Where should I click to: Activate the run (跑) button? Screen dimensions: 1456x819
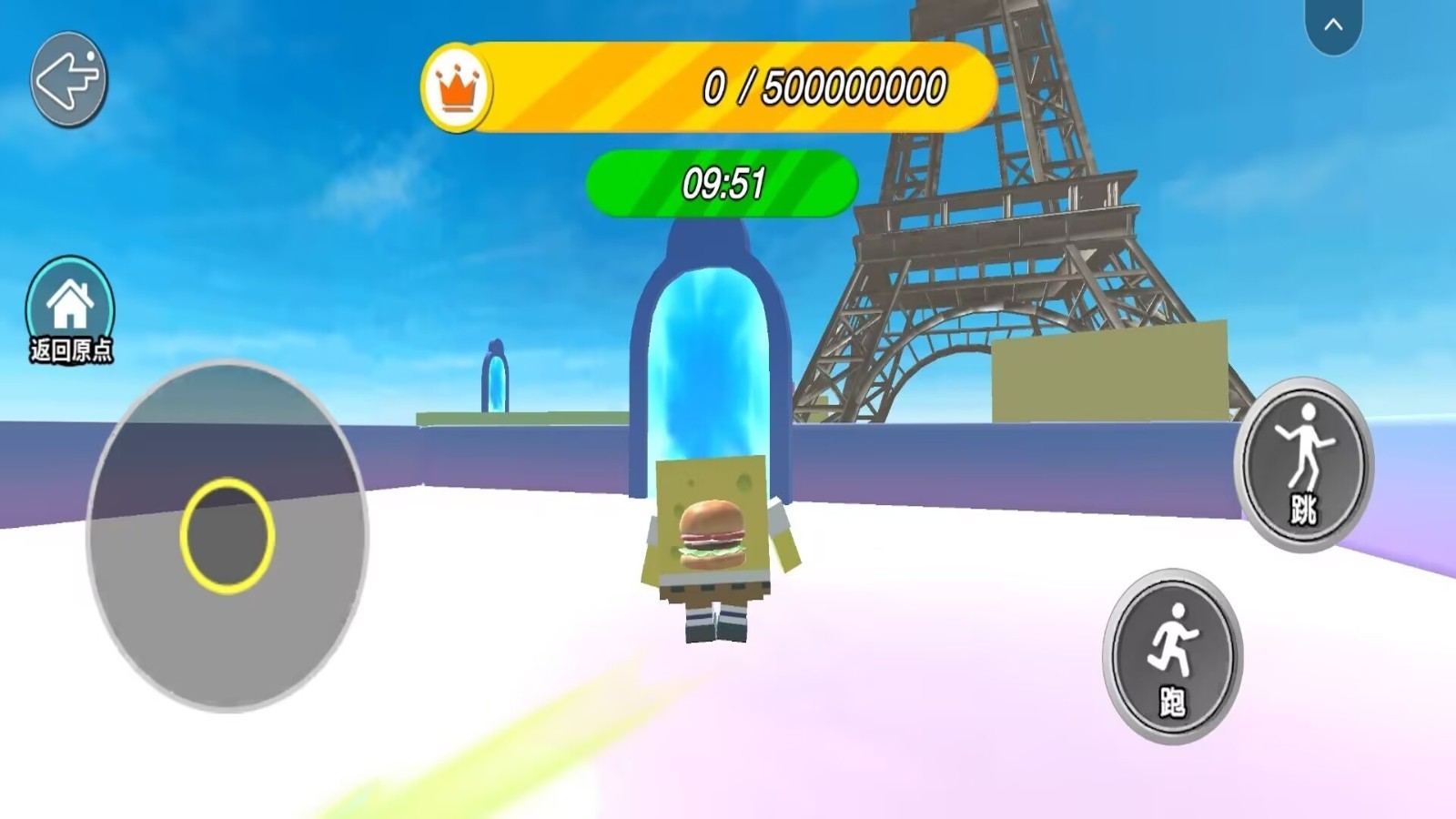1172,655
